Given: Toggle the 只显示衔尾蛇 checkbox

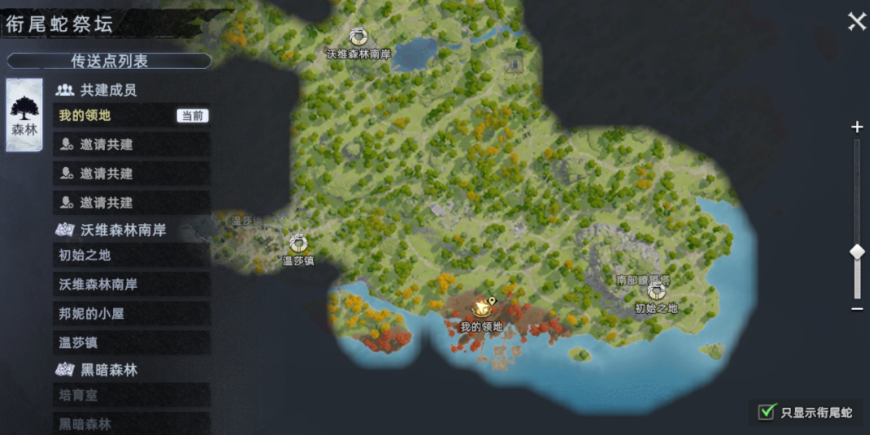Looking at the screenshot, I should click(767, 411).
